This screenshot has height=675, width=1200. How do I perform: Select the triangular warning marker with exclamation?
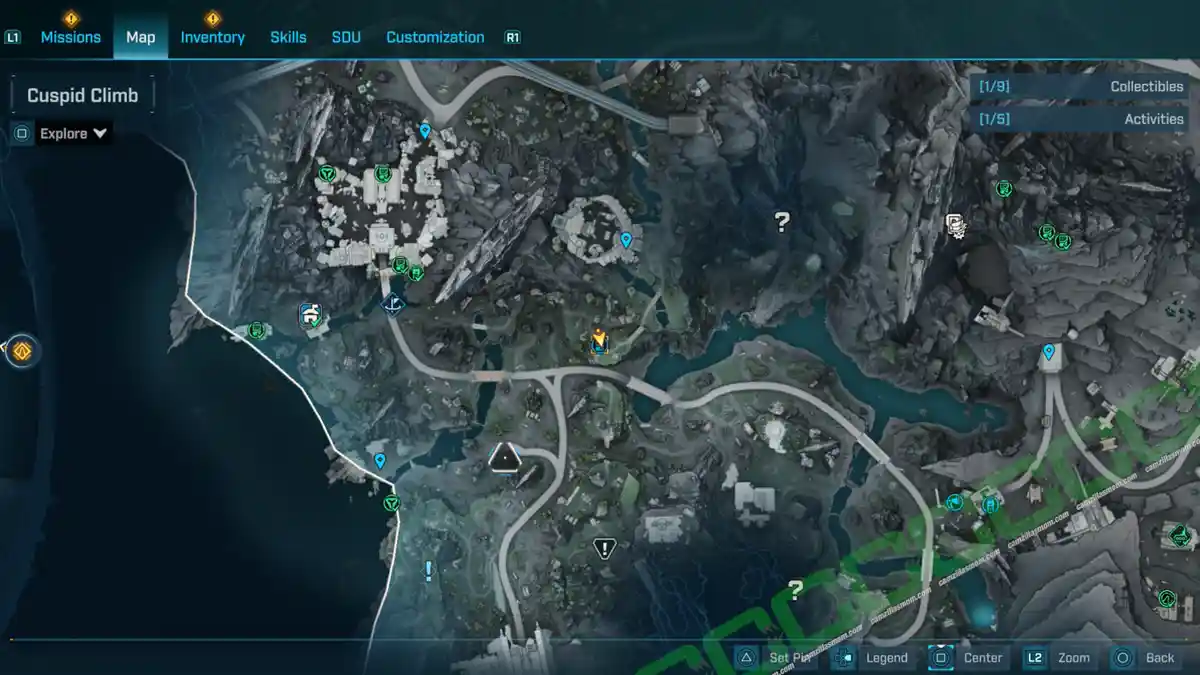604,548
